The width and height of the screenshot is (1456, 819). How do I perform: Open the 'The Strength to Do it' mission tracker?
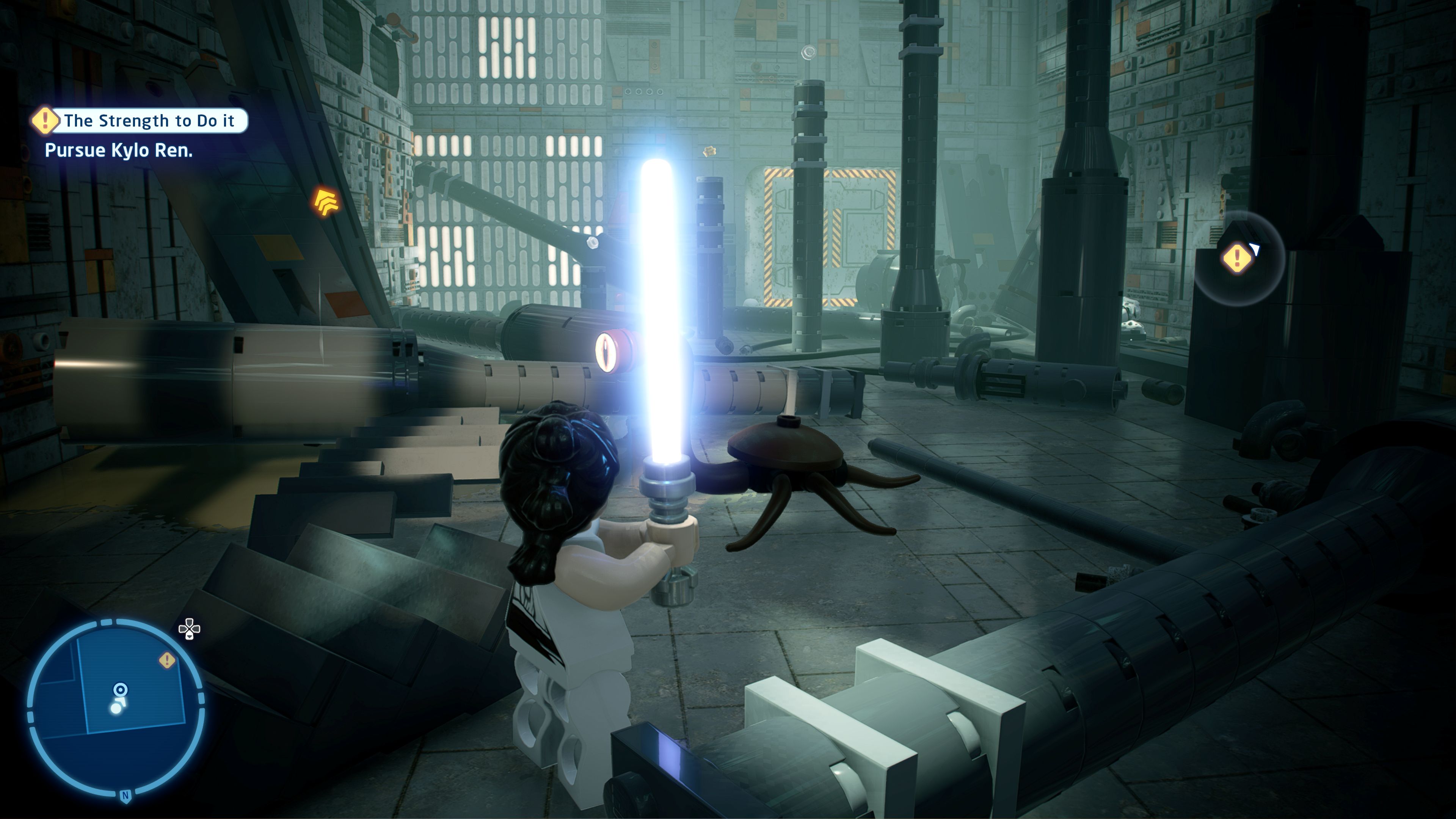(x=148, y=121)
